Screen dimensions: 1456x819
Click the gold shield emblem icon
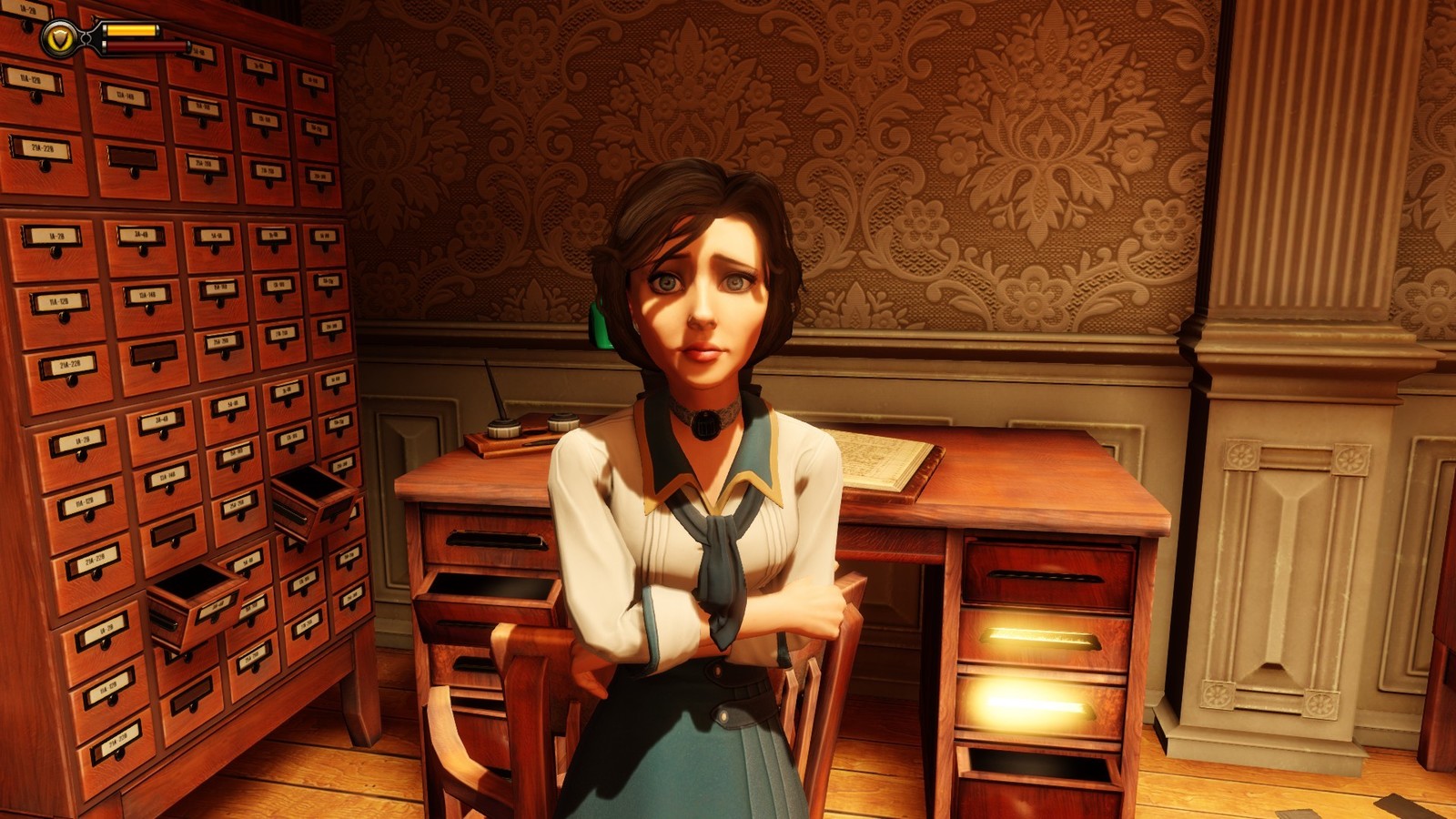[59, 38]
